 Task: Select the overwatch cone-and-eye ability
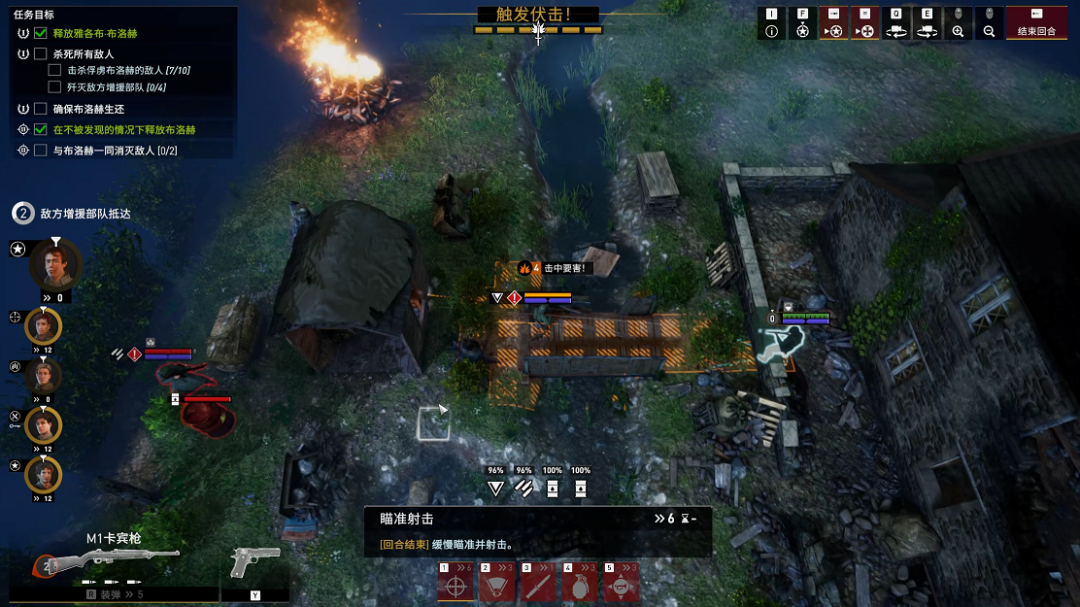(x=497, y=584)
